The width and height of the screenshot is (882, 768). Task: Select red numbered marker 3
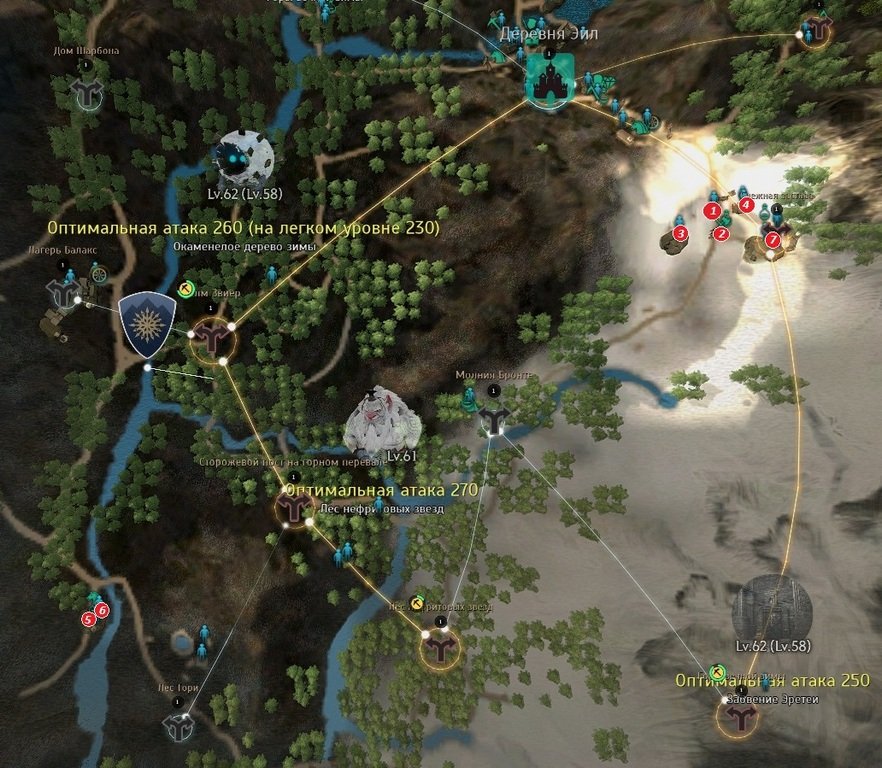681,233
